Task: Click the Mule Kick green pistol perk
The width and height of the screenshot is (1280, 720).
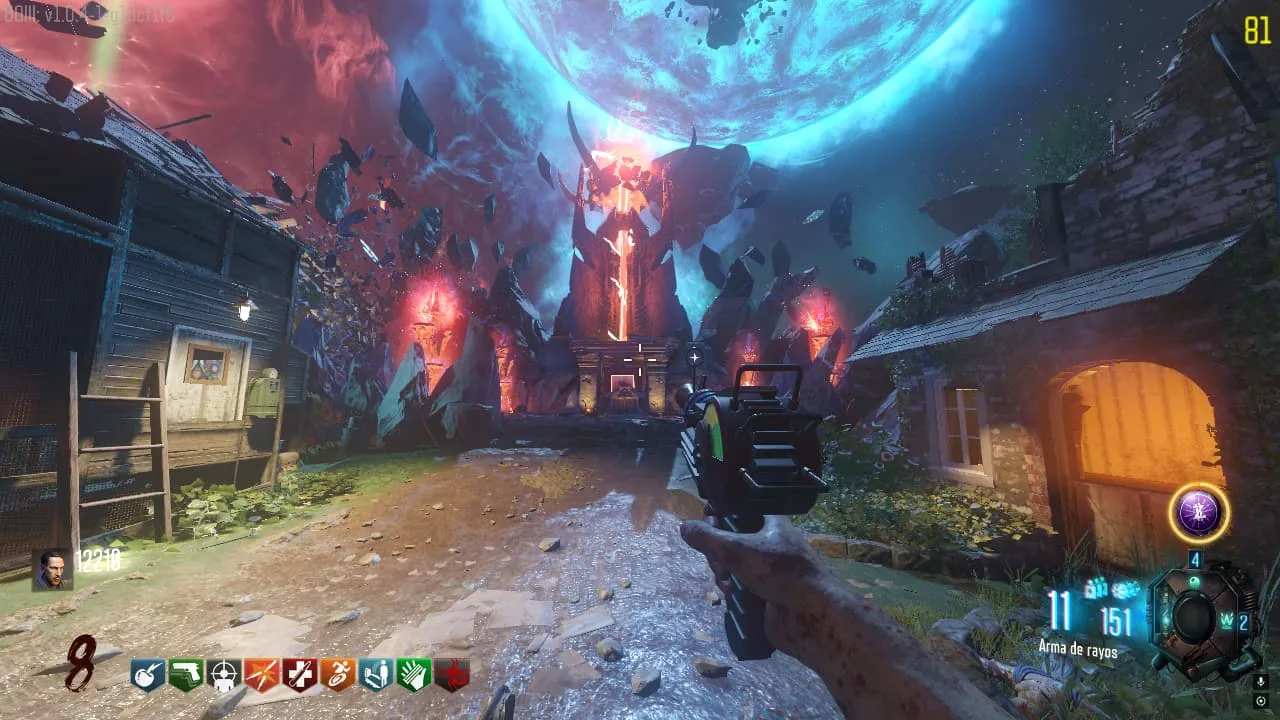Action: pyautogui.click(x=186, y=675)
